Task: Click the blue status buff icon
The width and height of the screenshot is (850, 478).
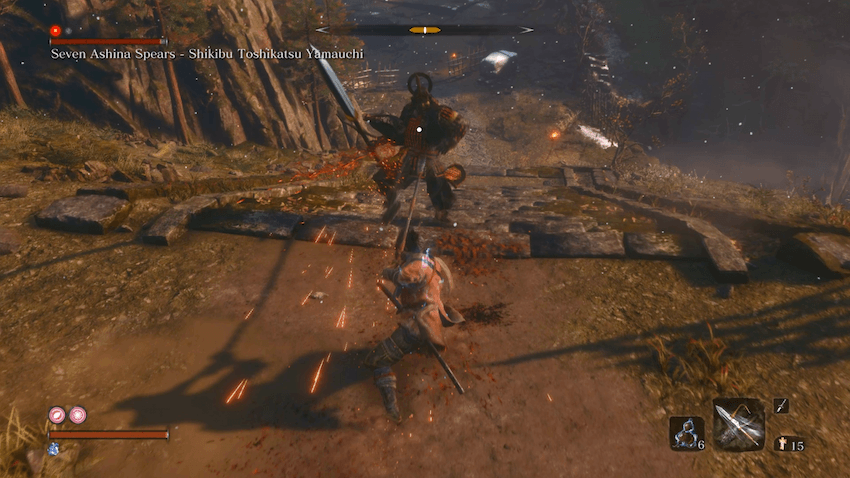Action: coord(53,449)
